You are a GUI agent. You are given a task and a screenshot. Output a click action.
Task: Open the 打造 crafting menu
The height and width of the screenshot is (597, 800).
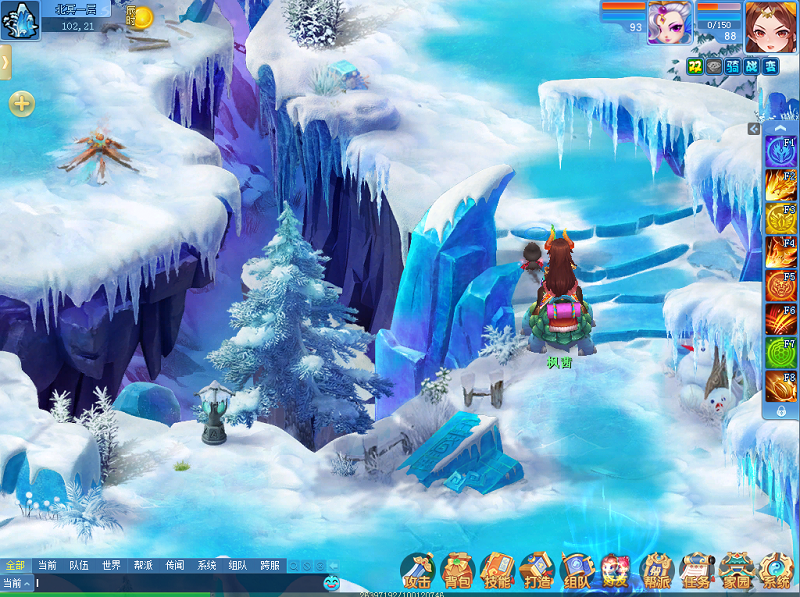pyautogui.click(x=537, y=570)
